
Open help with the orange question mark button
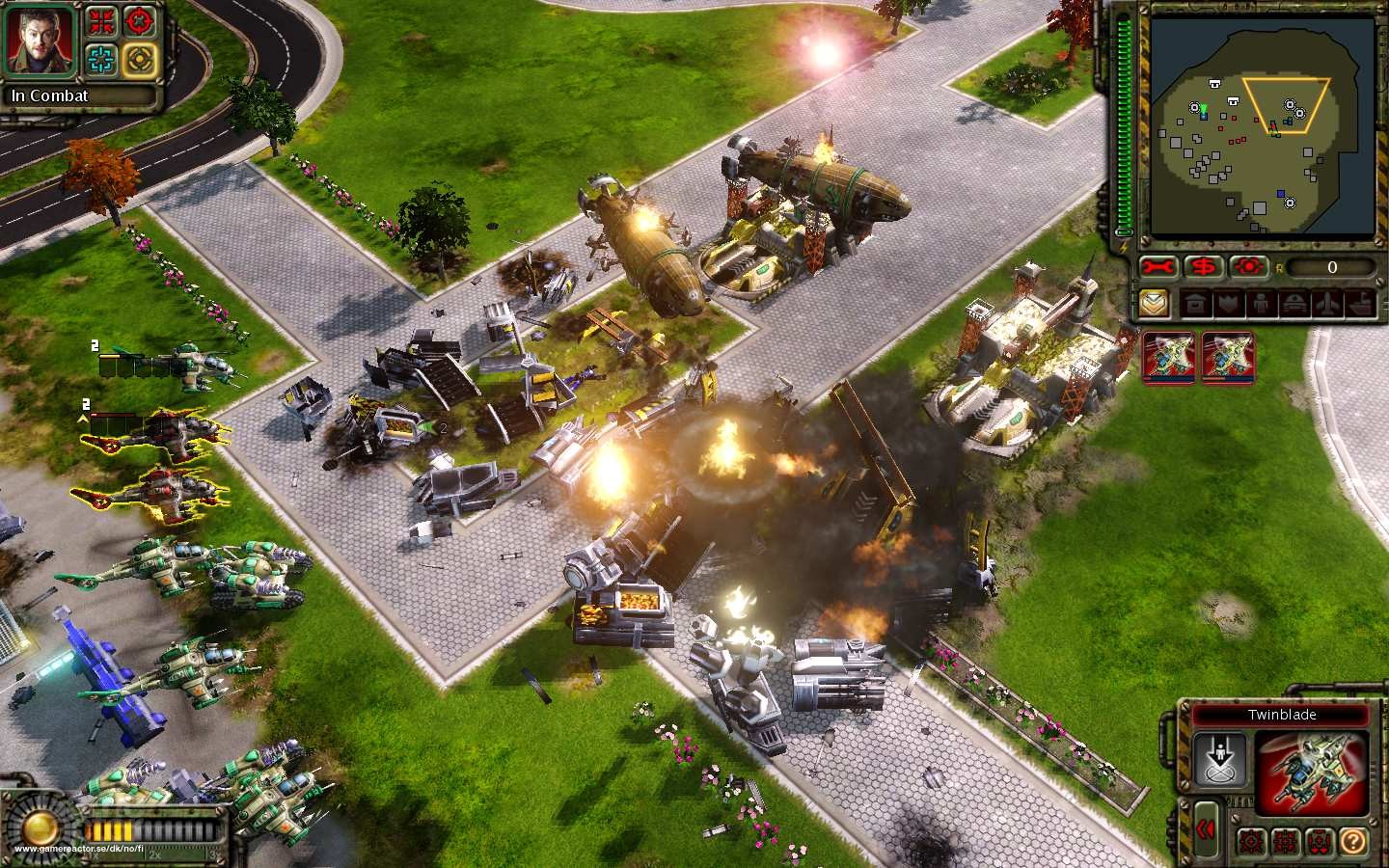(1353, 839)
